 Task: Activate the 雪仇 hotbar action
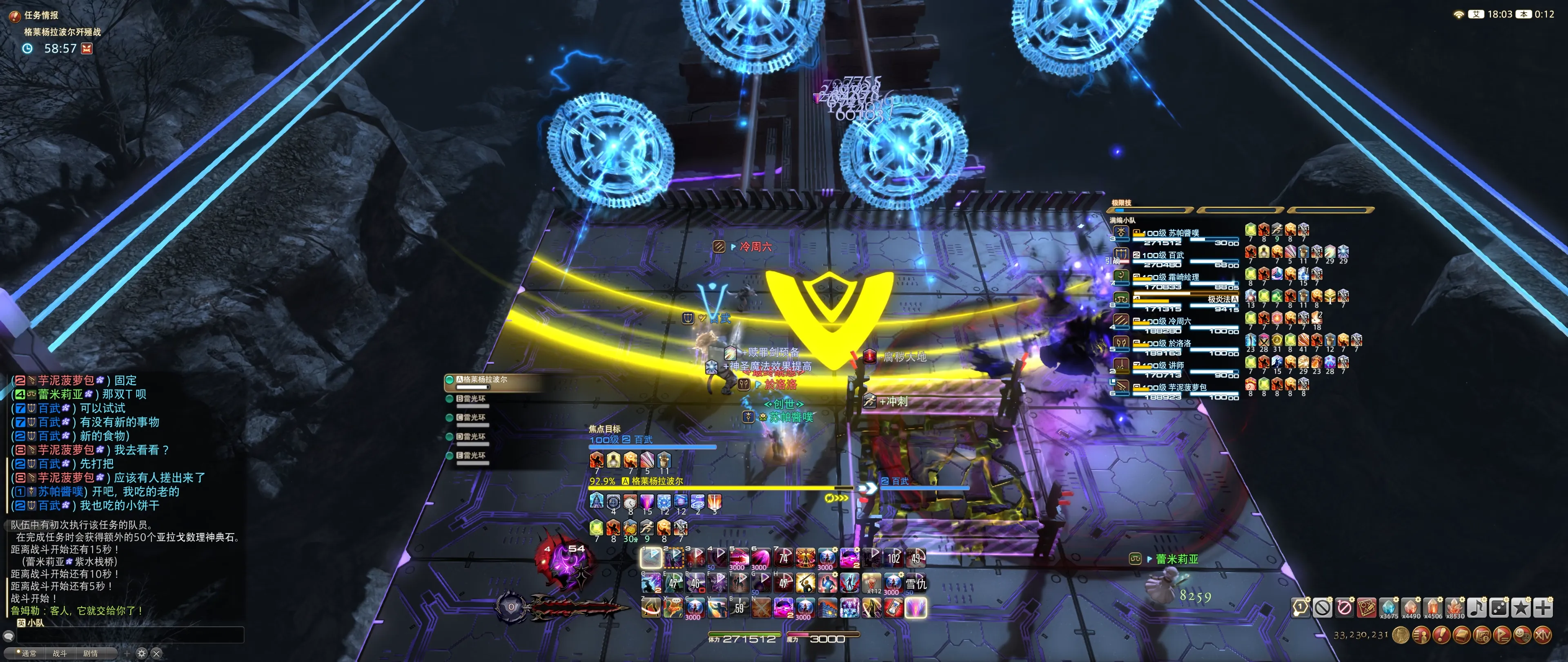click(x=916, y=583)
